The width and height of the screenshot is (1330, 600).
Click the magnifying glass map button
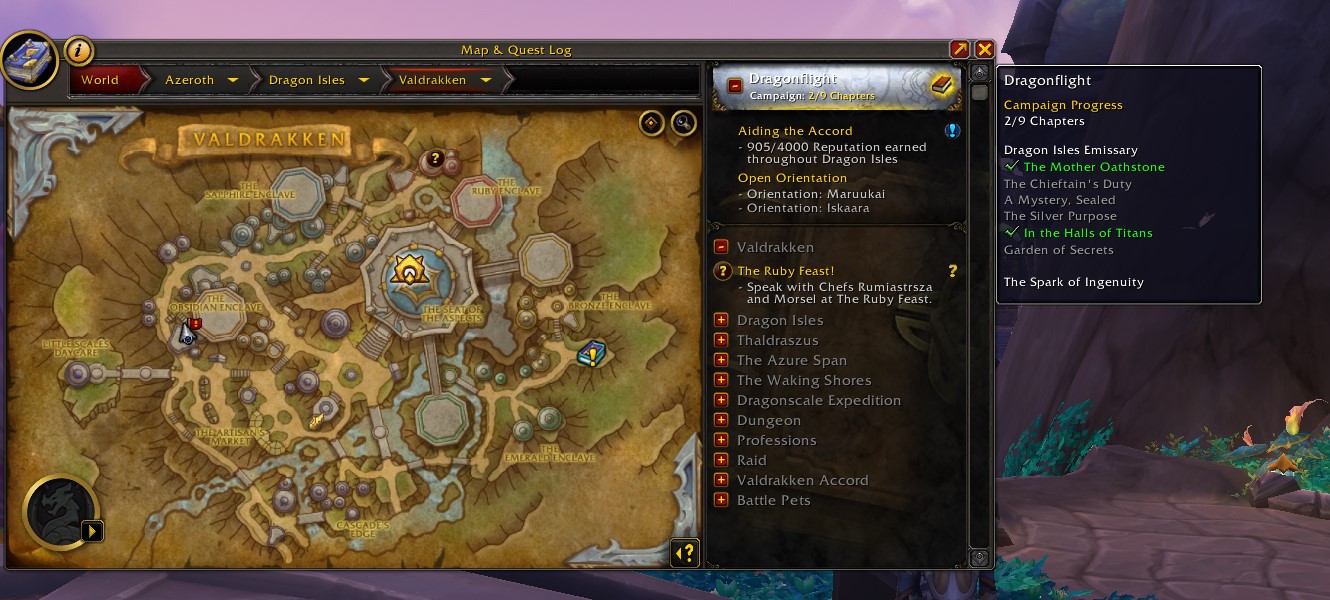683,122
